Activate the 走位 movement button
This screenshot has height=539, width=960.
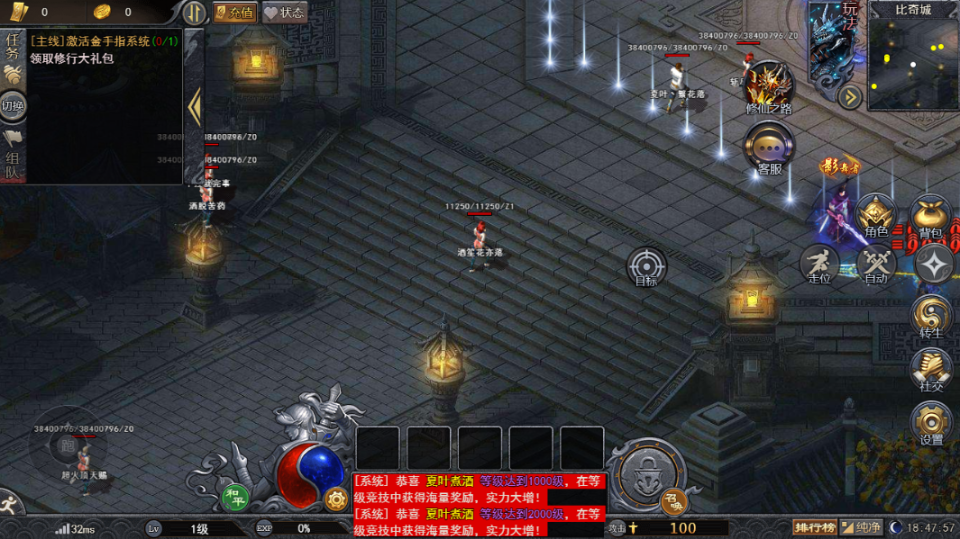point(820,264)
